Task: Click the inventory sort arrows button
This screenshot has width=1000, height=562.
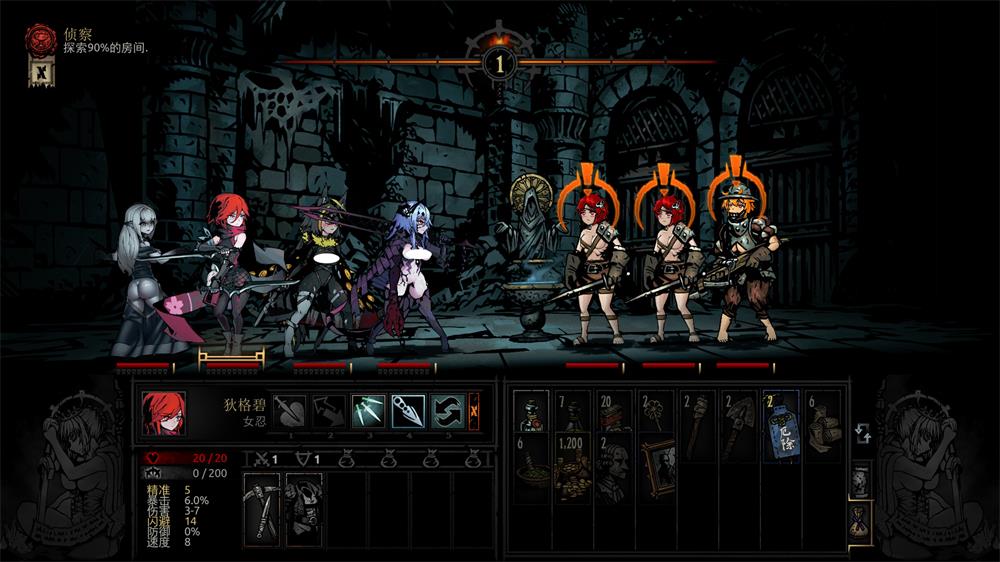Action: pos(861,433)
